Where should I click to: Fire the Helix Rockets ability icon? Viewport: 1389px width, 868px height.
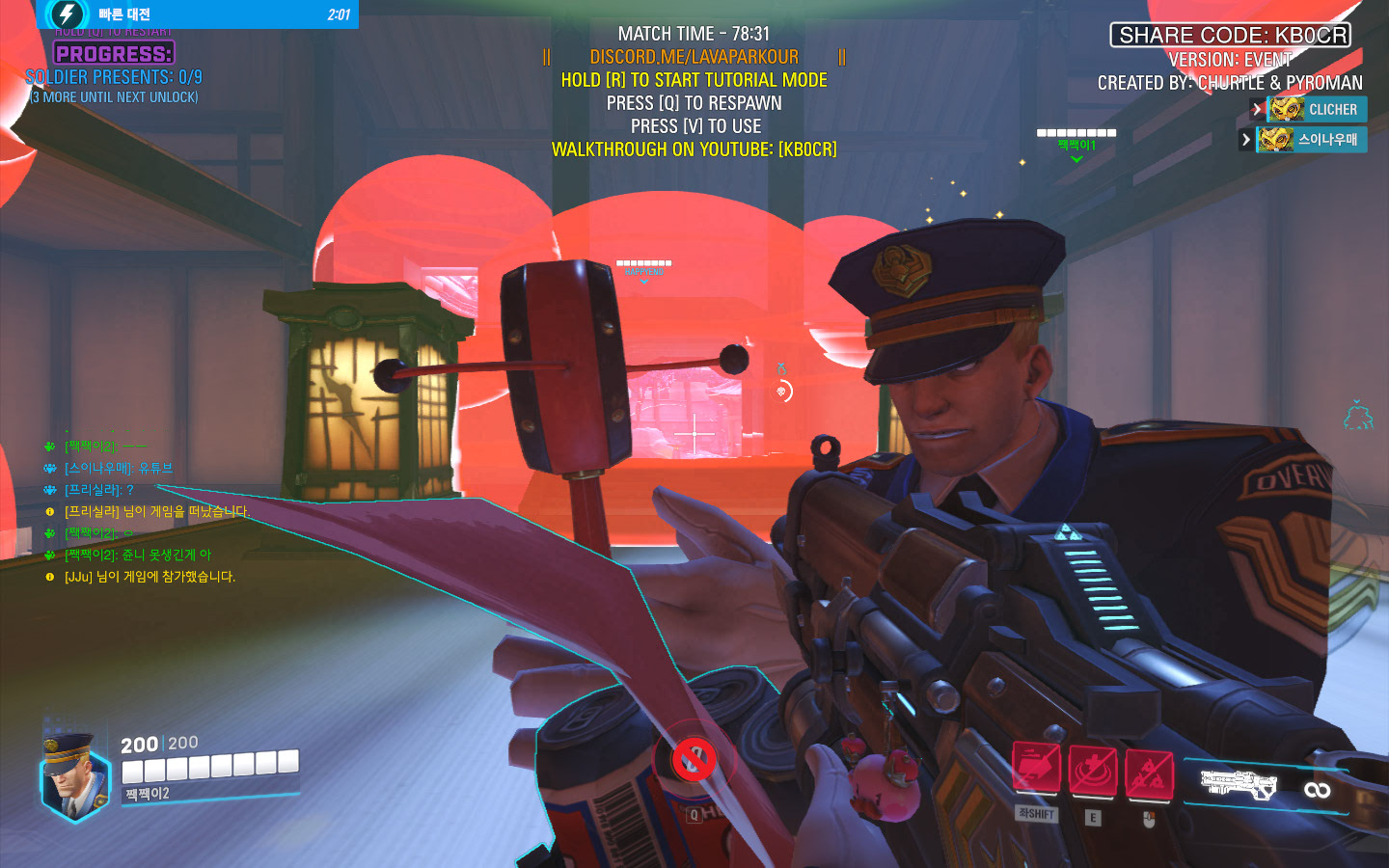[1148, 774]
